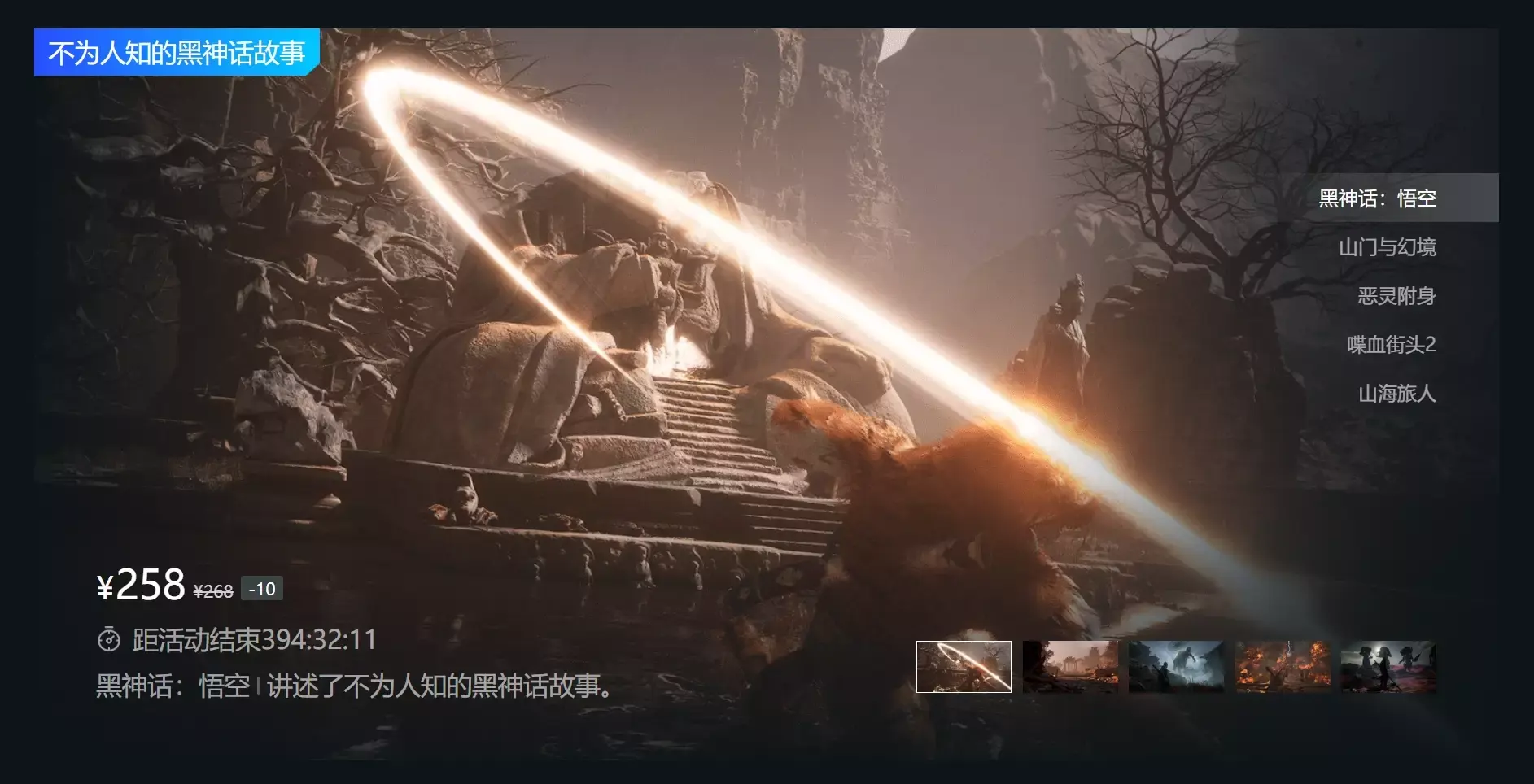Click the 距活动结束 countdown text
Screen dimensions: 1534x784
(x=252, y=642)
